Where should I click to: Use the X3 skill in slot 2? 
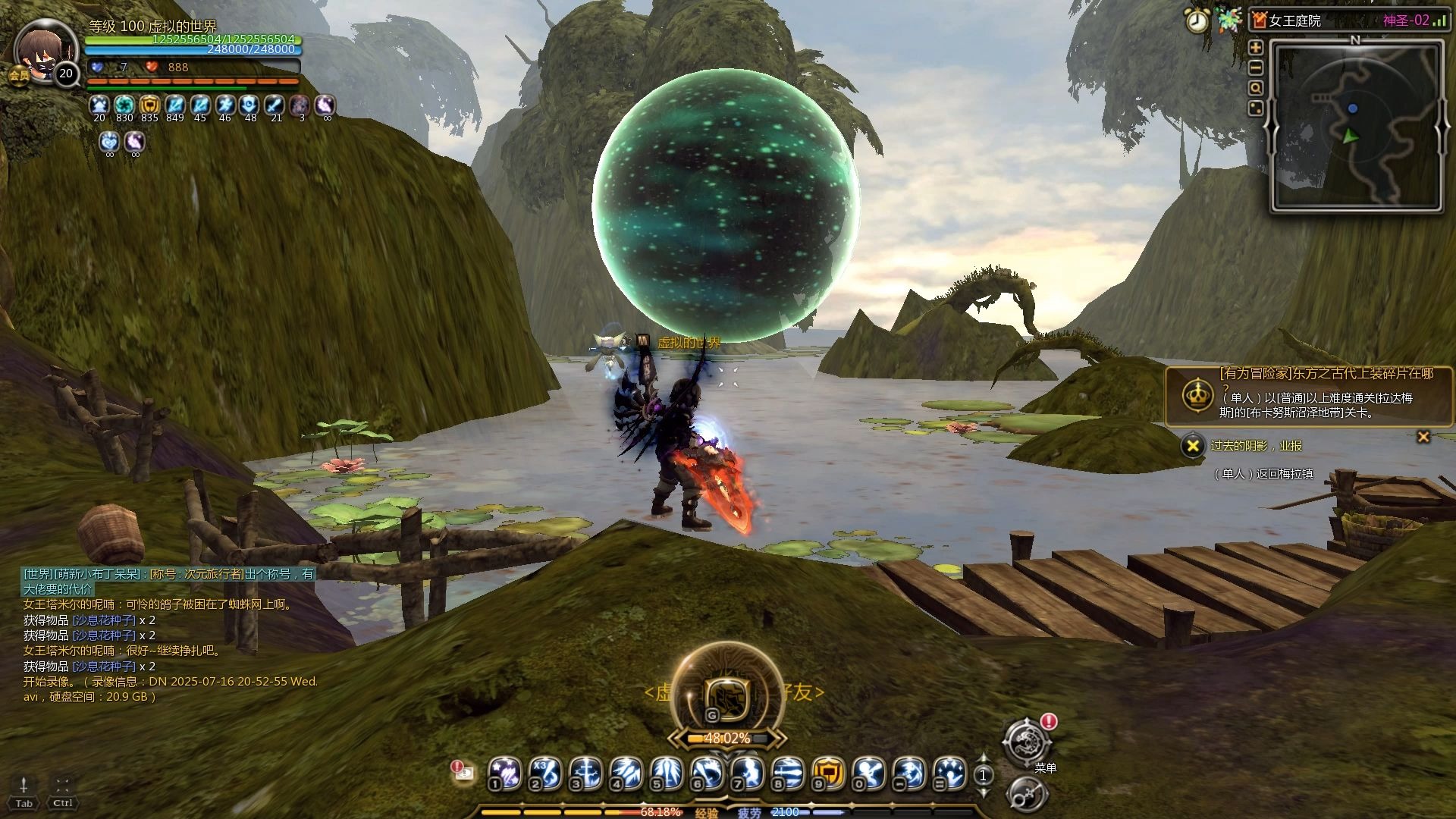point(544,773)
